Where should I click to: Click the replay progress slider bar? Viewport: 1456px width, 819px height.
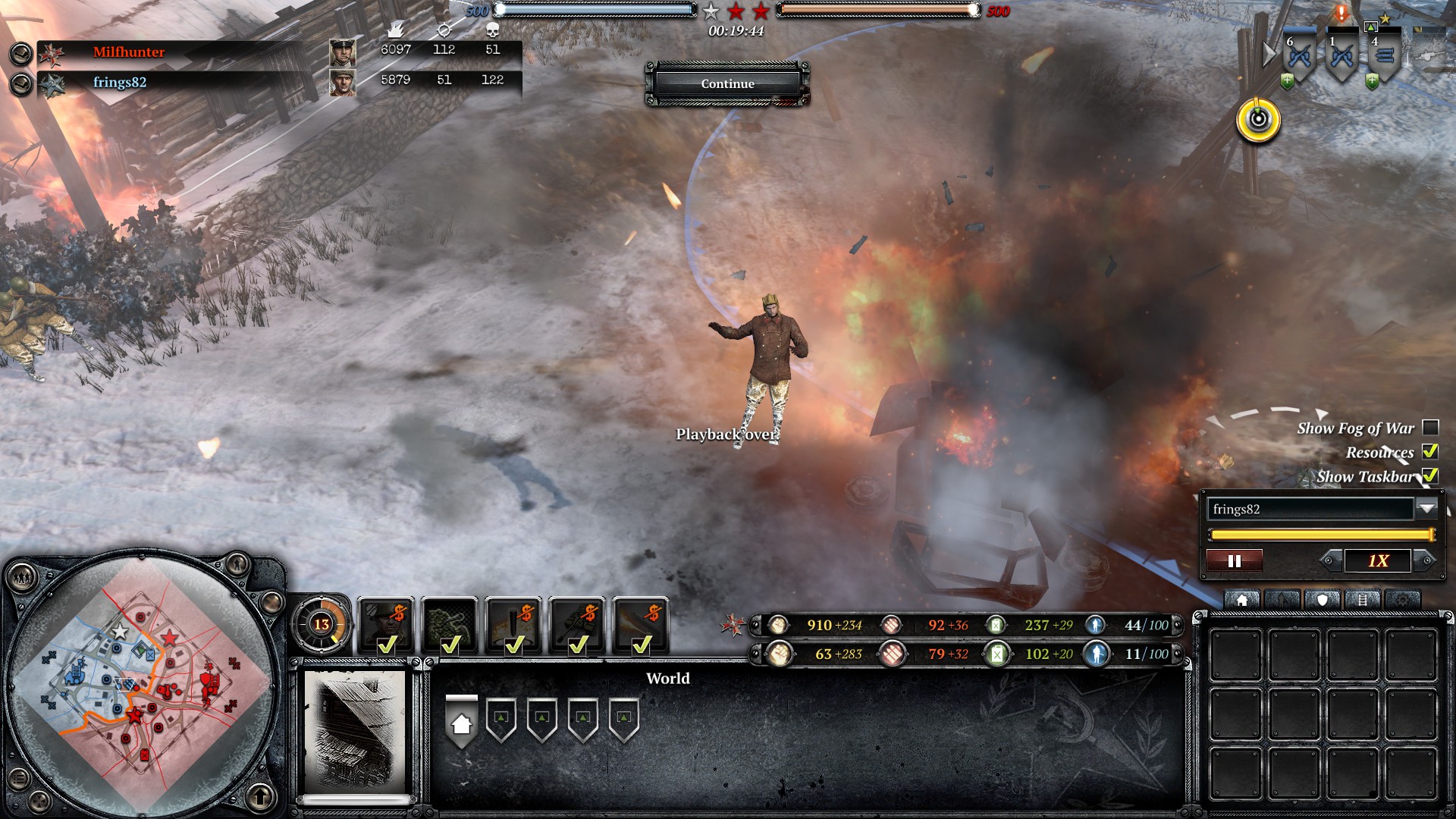click(x=1321, y=535)
